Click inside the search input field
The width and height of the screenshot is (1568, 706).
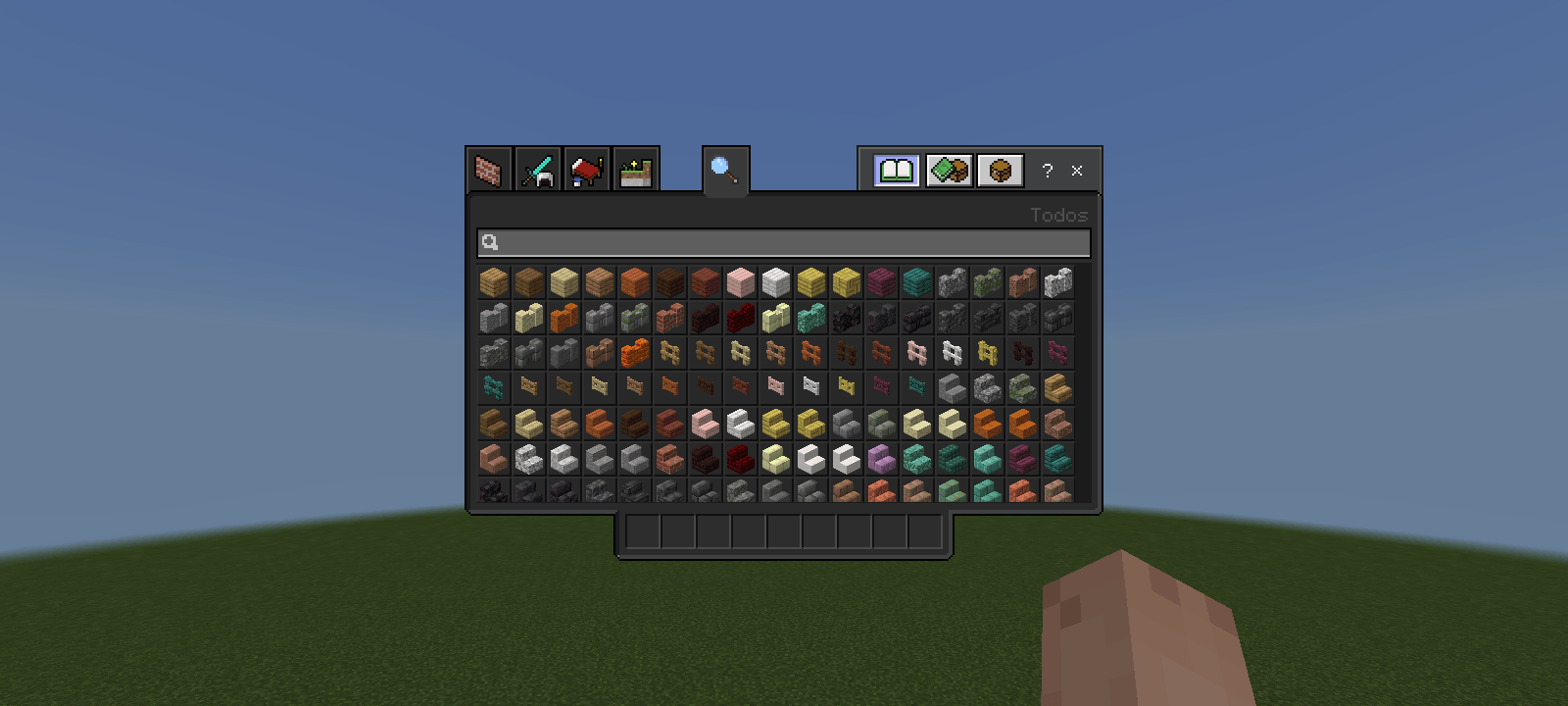[x=784, y=244]
